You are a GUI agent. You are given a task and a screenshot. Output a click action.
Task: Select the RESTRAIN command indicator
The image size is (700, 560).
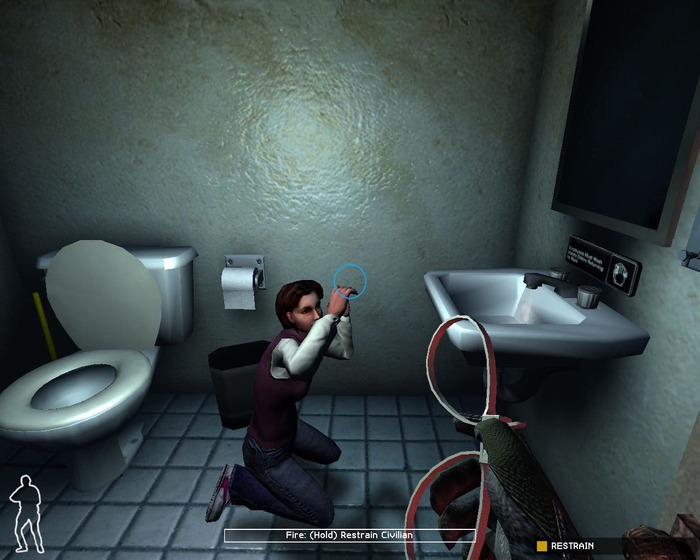tap(566, 545)
